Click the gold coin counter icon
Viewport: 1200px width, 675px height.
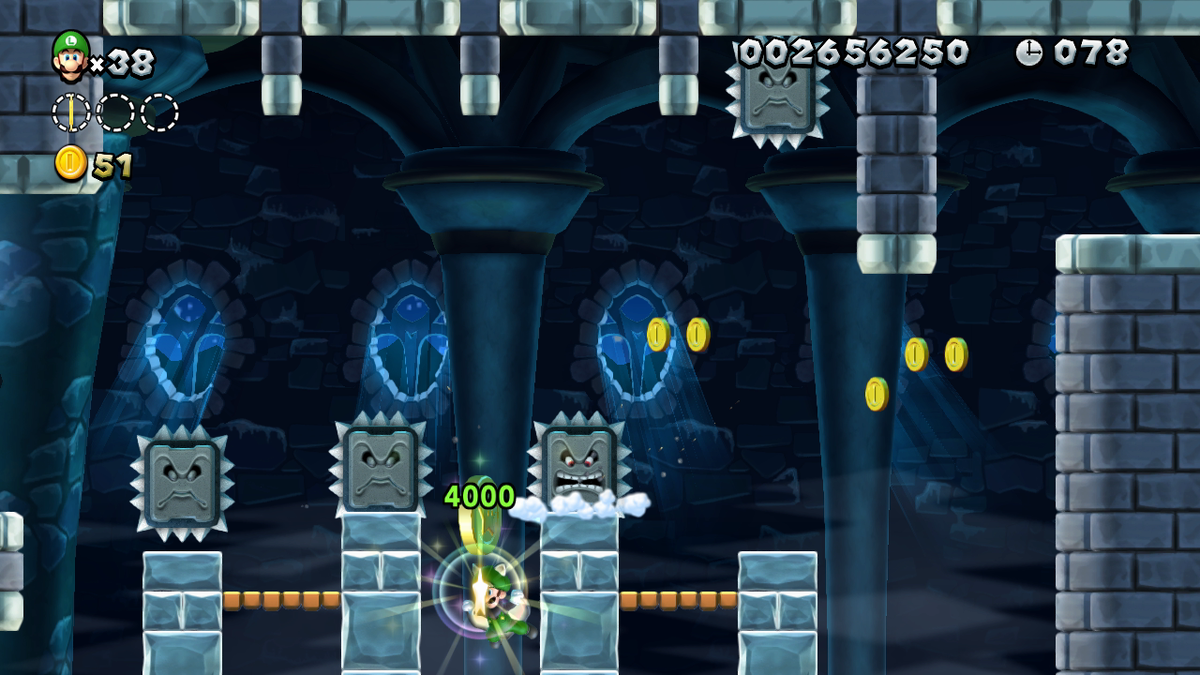tap(71, 164)
